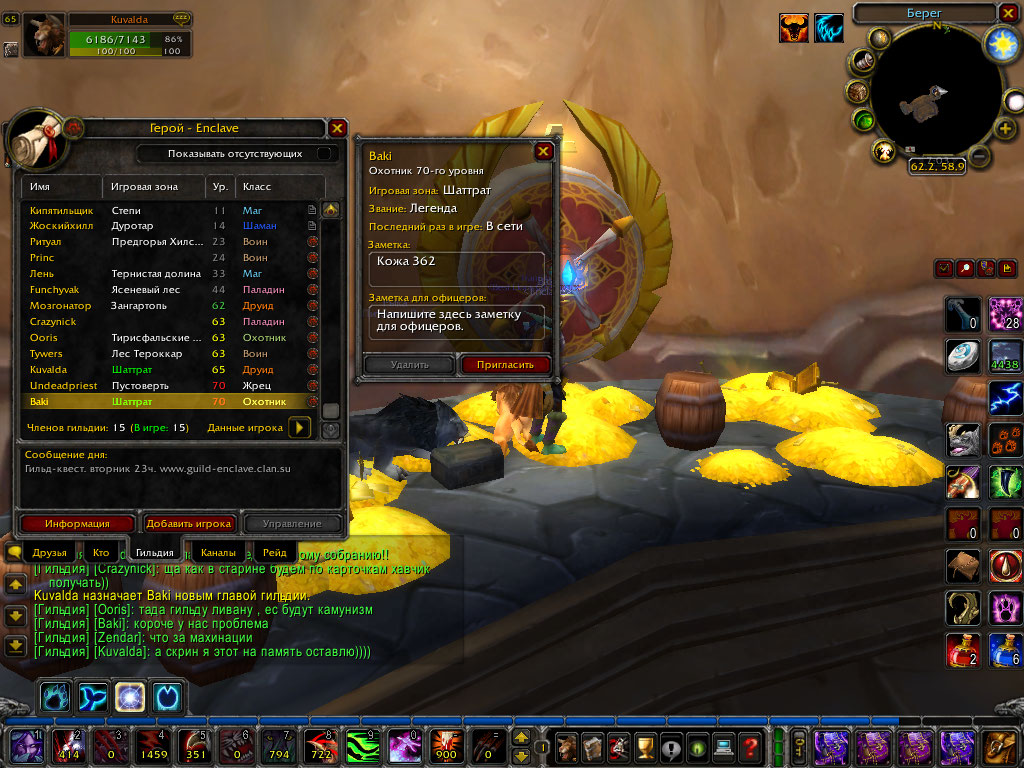1024x768 pixels.
Task: Zoom out the minimap with minus button
Action: coord(980,156)
